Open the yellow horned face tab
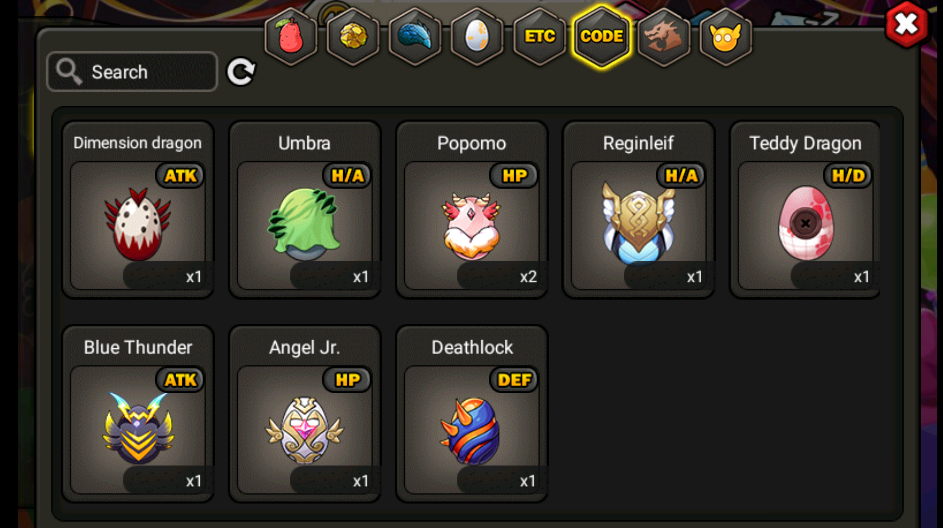Screen dimensions: 943x528 click(726, 37)
